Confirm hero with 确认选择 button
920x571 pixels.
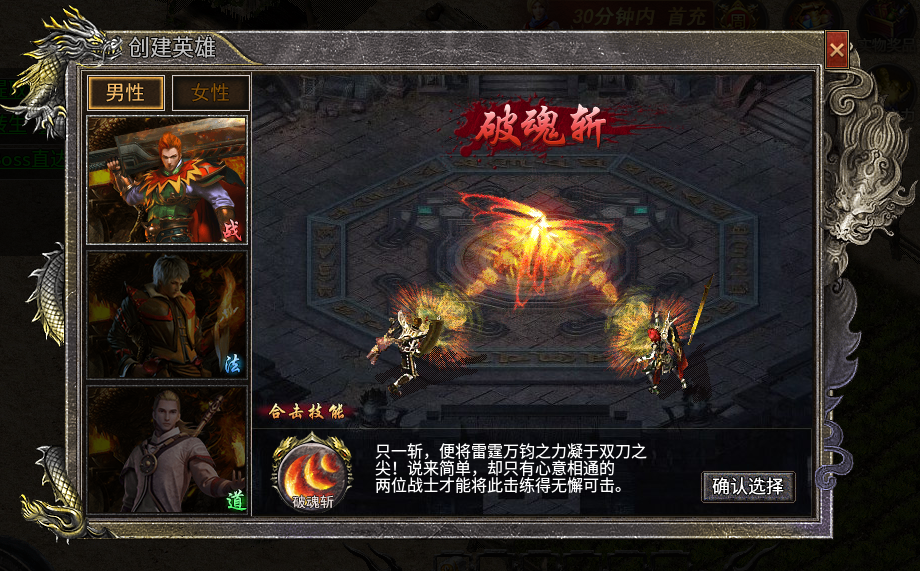point(748,487)
